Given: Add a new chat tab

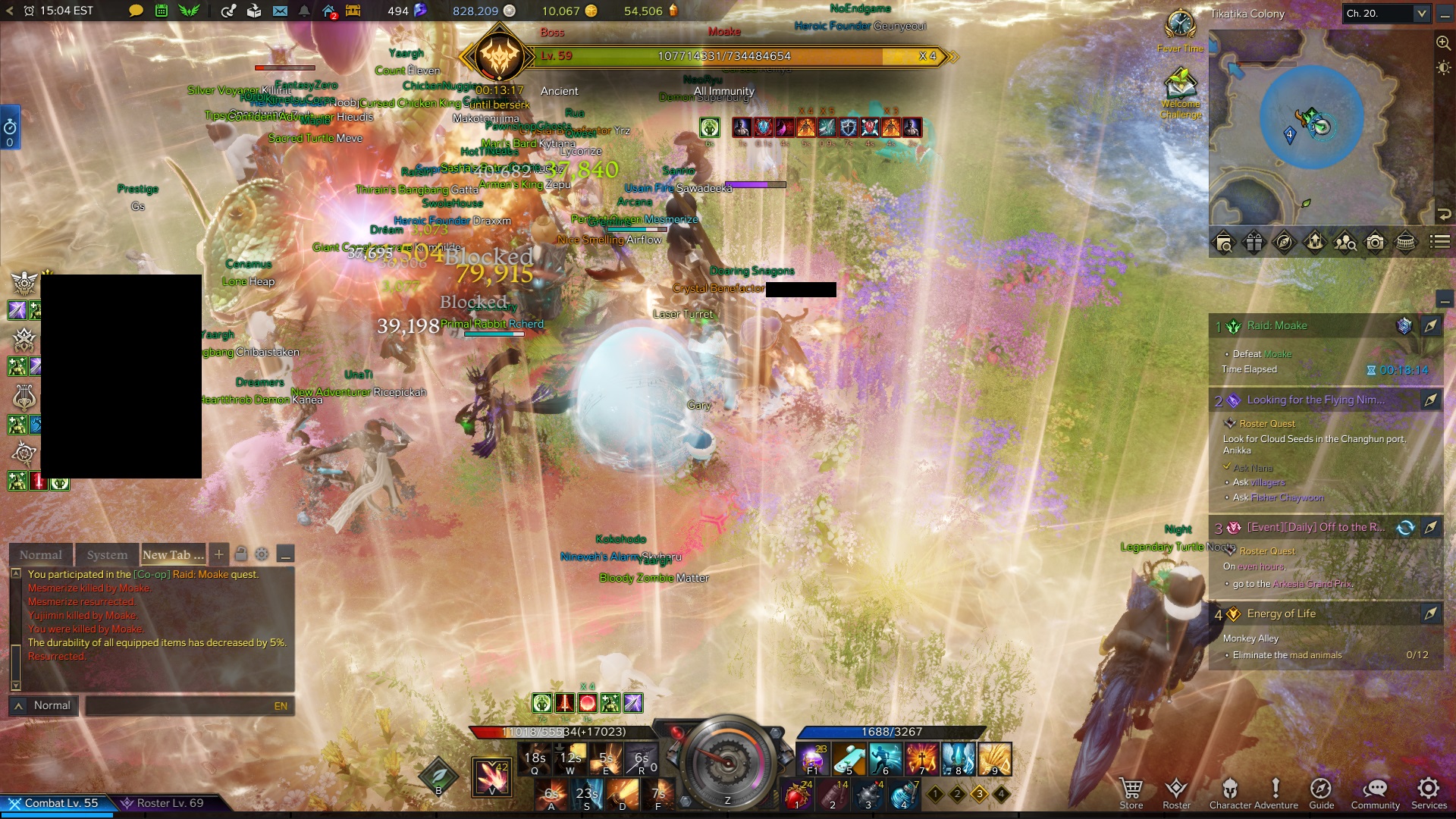Looking at the screenshot, I should click(219, 554).
